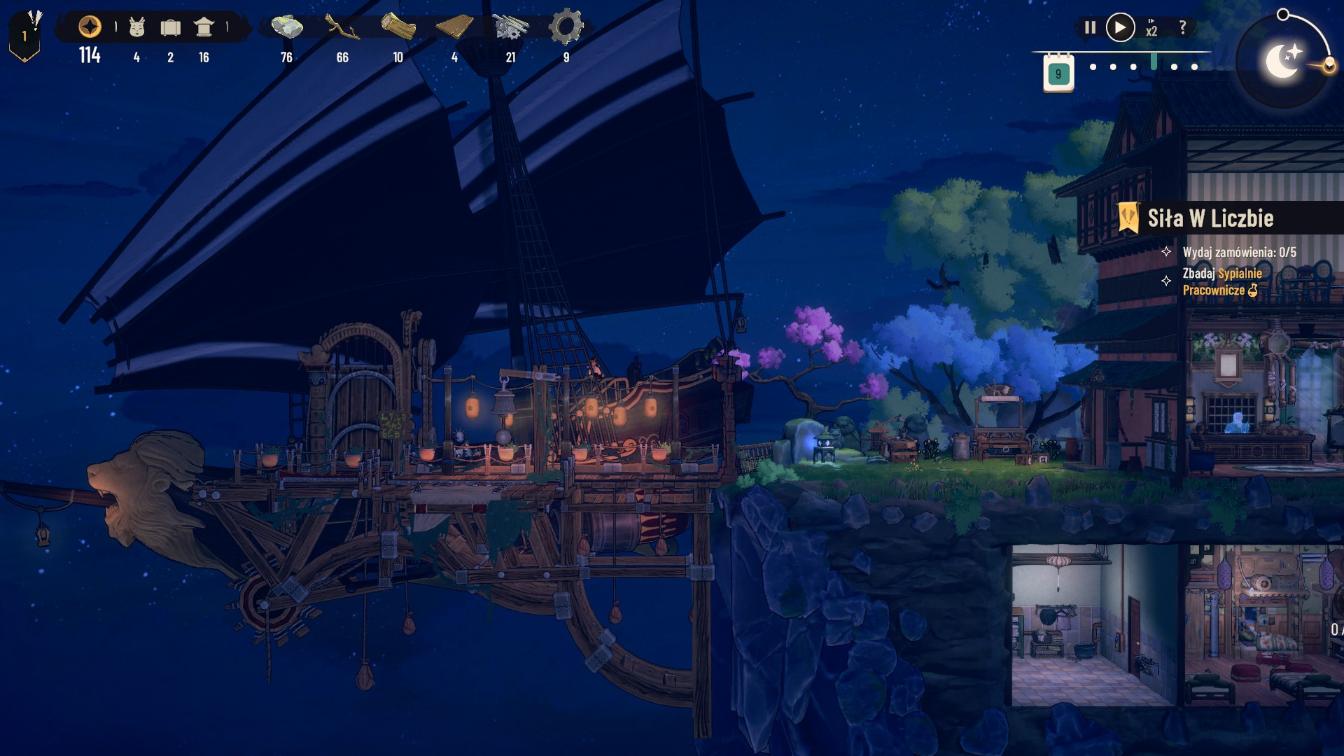The width and height of the screenshot is (1344, 756).
Task: Switch to x2 fast-forward speed
Action: (1152, 28)
